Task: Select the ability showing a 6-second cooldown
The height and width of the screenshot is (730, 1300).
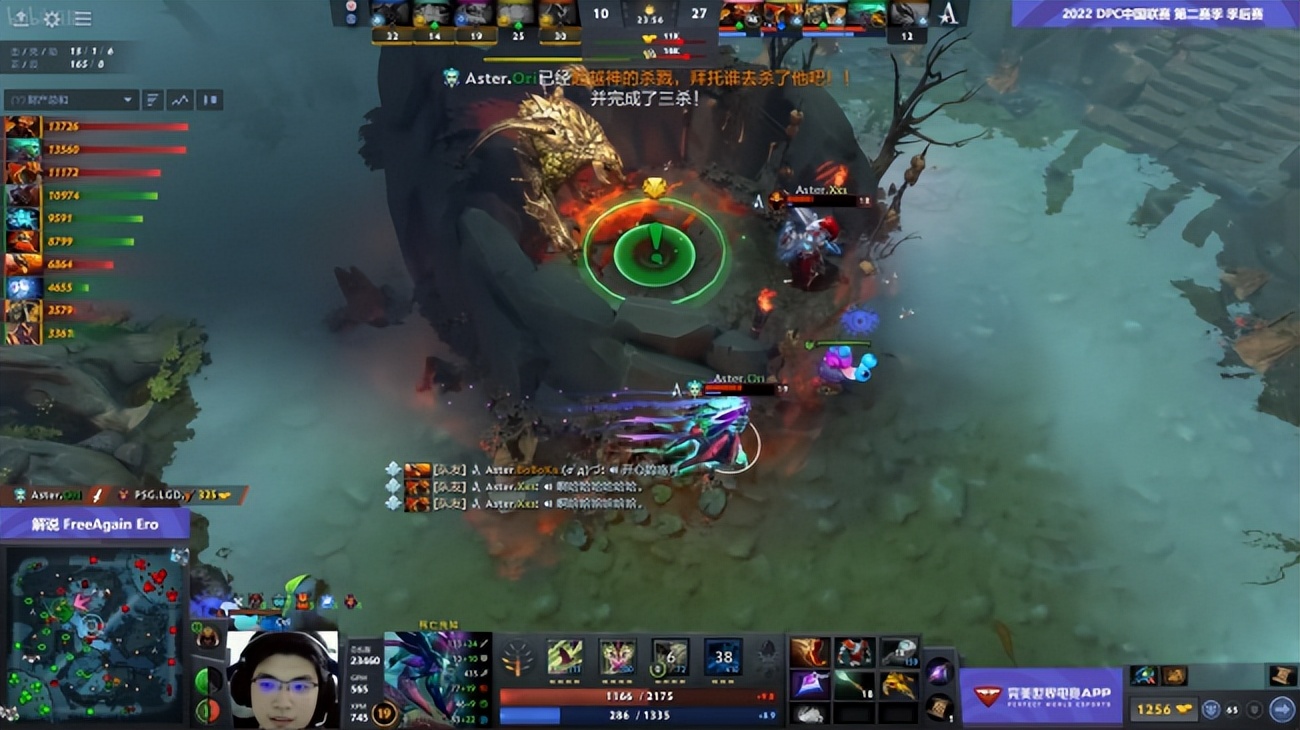Action: tap(668, 657)
